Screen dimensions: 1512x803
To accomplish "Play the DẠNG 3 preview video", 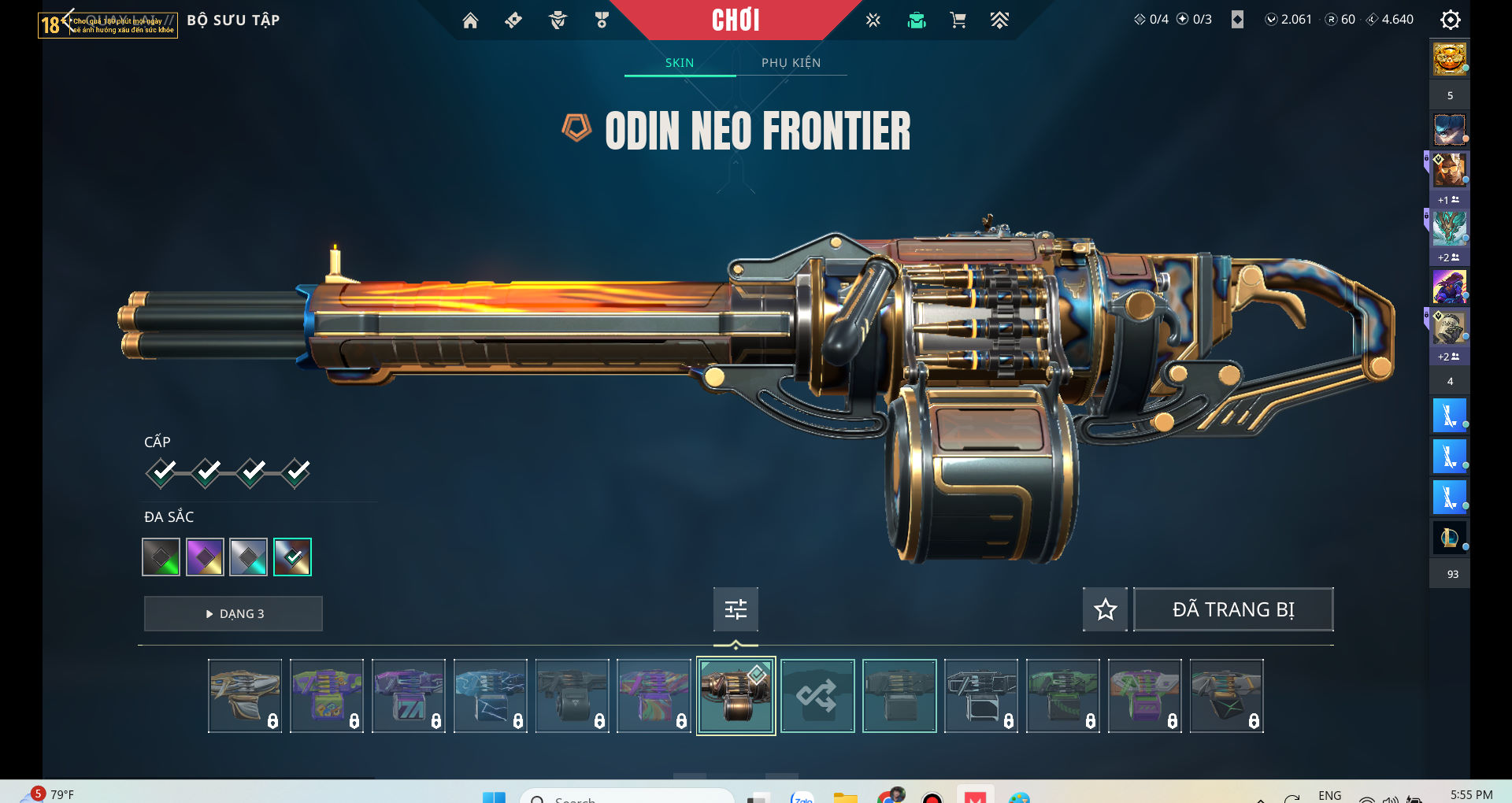I will point(233,613).
